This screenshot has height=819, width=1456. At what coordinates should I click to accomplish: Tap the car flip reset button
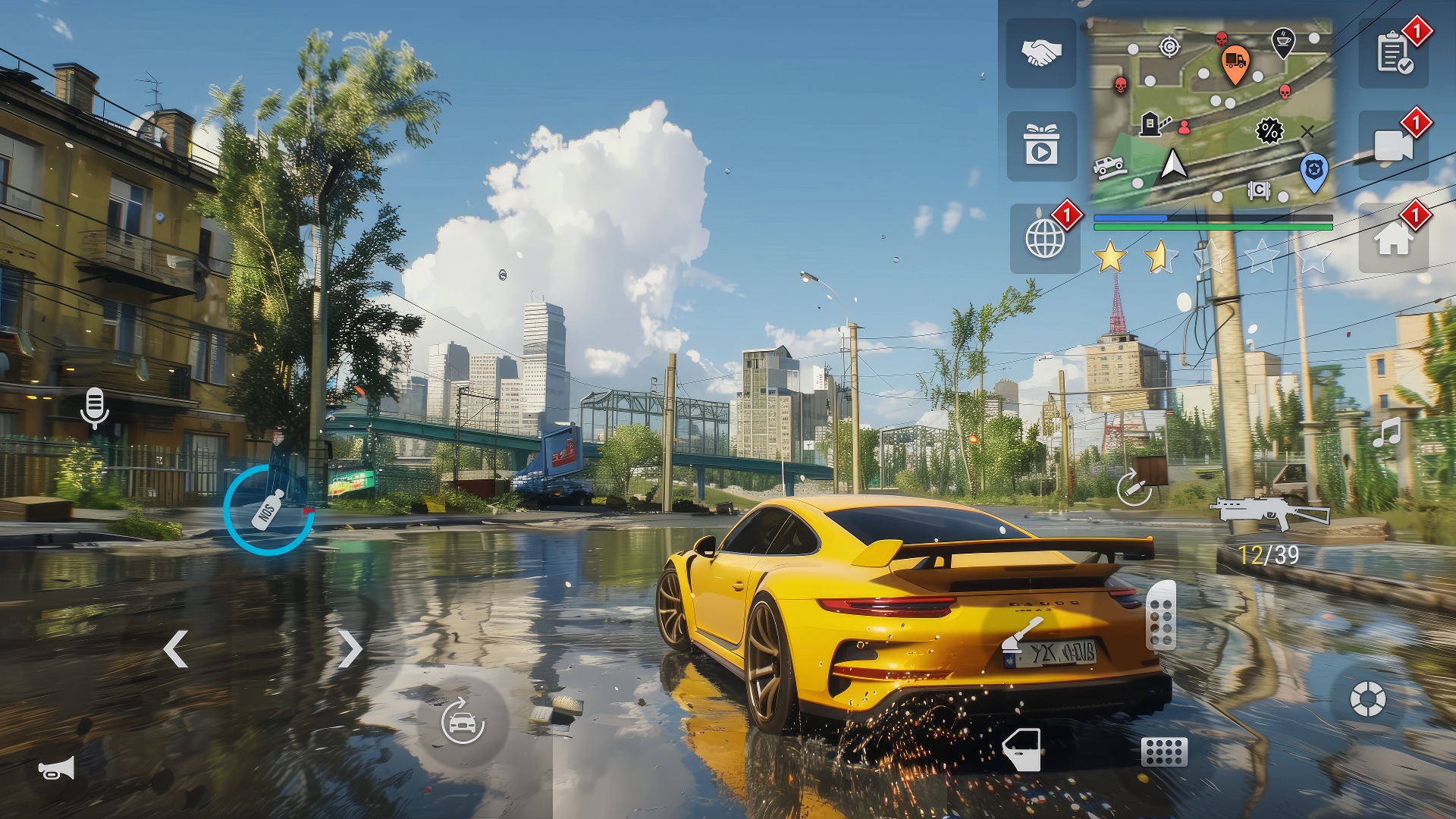pyautogui.click(x=463, y=720)
